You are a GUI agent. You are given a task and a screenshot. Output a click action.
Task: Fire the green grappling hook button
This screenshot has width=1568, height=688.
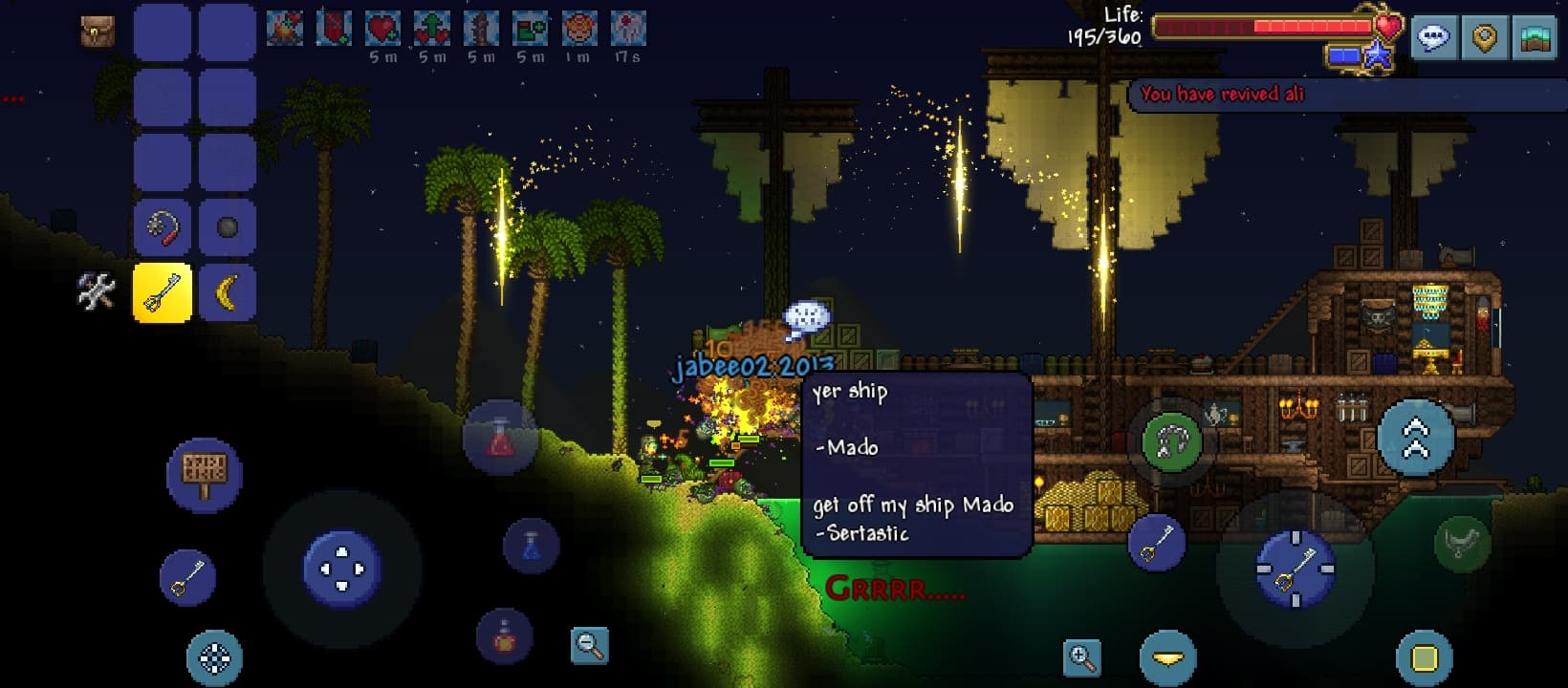point(1172,441)
